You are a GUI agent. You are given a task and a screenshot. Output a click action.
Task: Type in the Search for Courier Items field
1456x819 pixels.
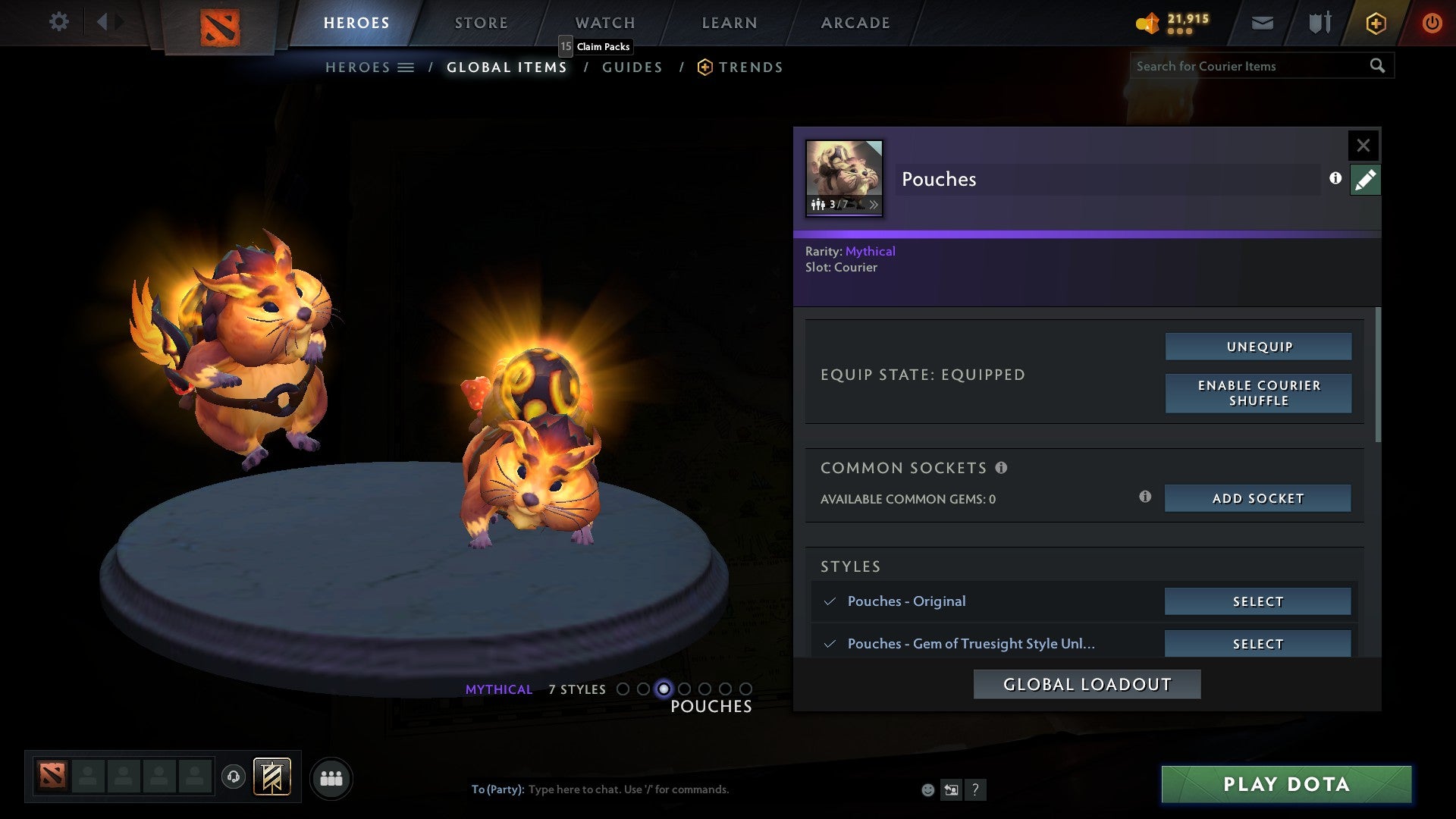pyautogui.click(x=1251, y=66)
